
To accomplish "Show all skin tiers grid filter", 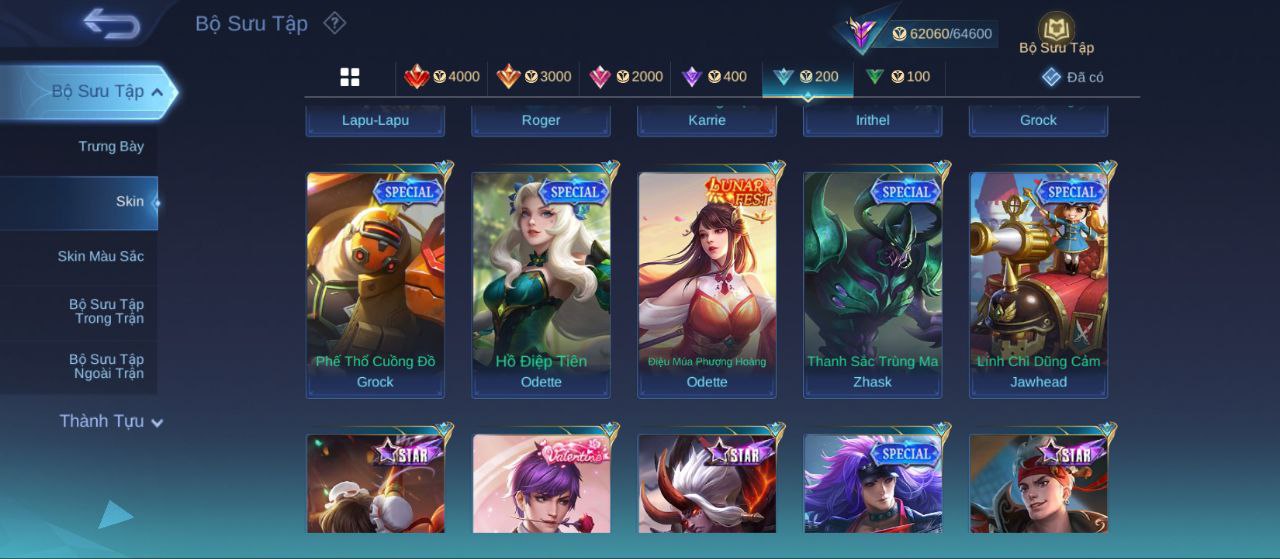I will [350, 77].
